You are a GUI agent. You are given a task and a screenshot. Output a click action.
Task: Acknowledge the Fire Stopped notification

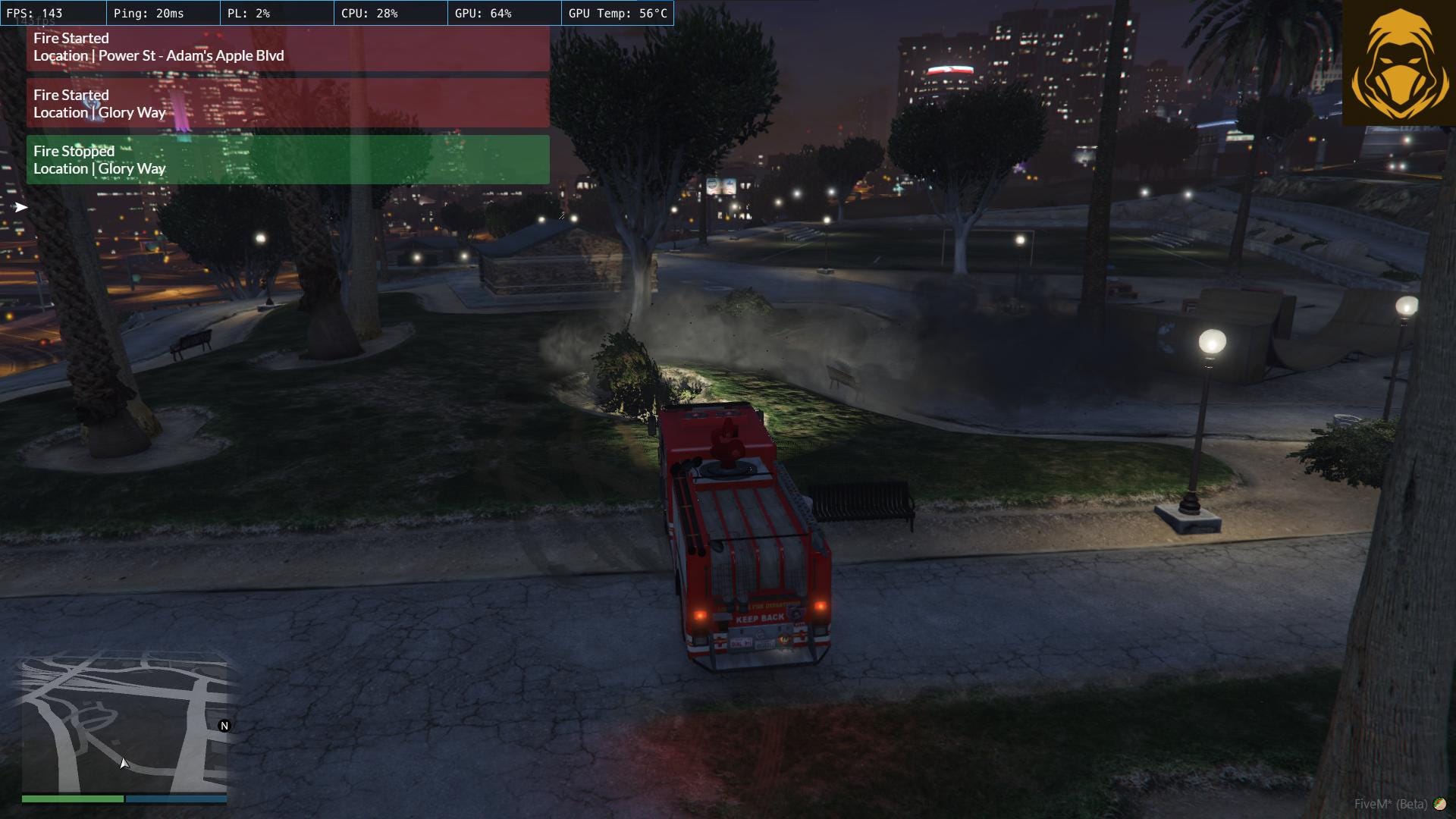click(x=288, y=159)
